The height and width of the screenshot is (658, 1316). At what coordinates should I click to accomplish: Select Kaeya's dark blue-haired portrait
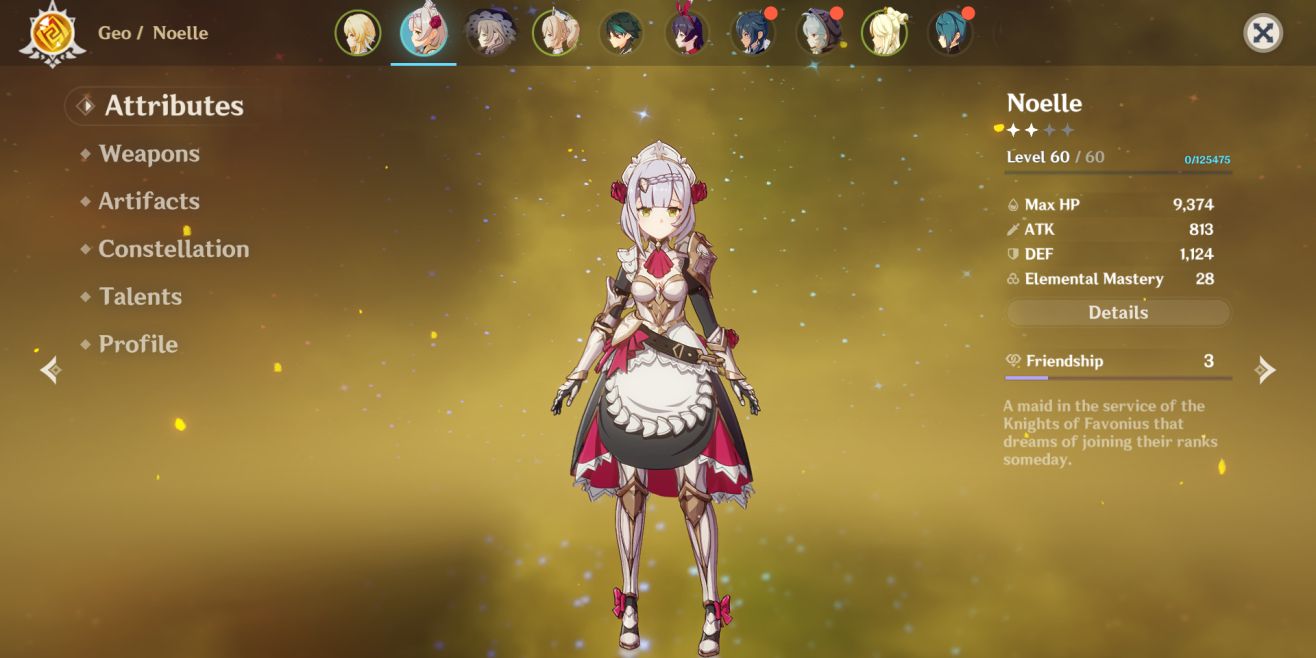coord(753,33)
